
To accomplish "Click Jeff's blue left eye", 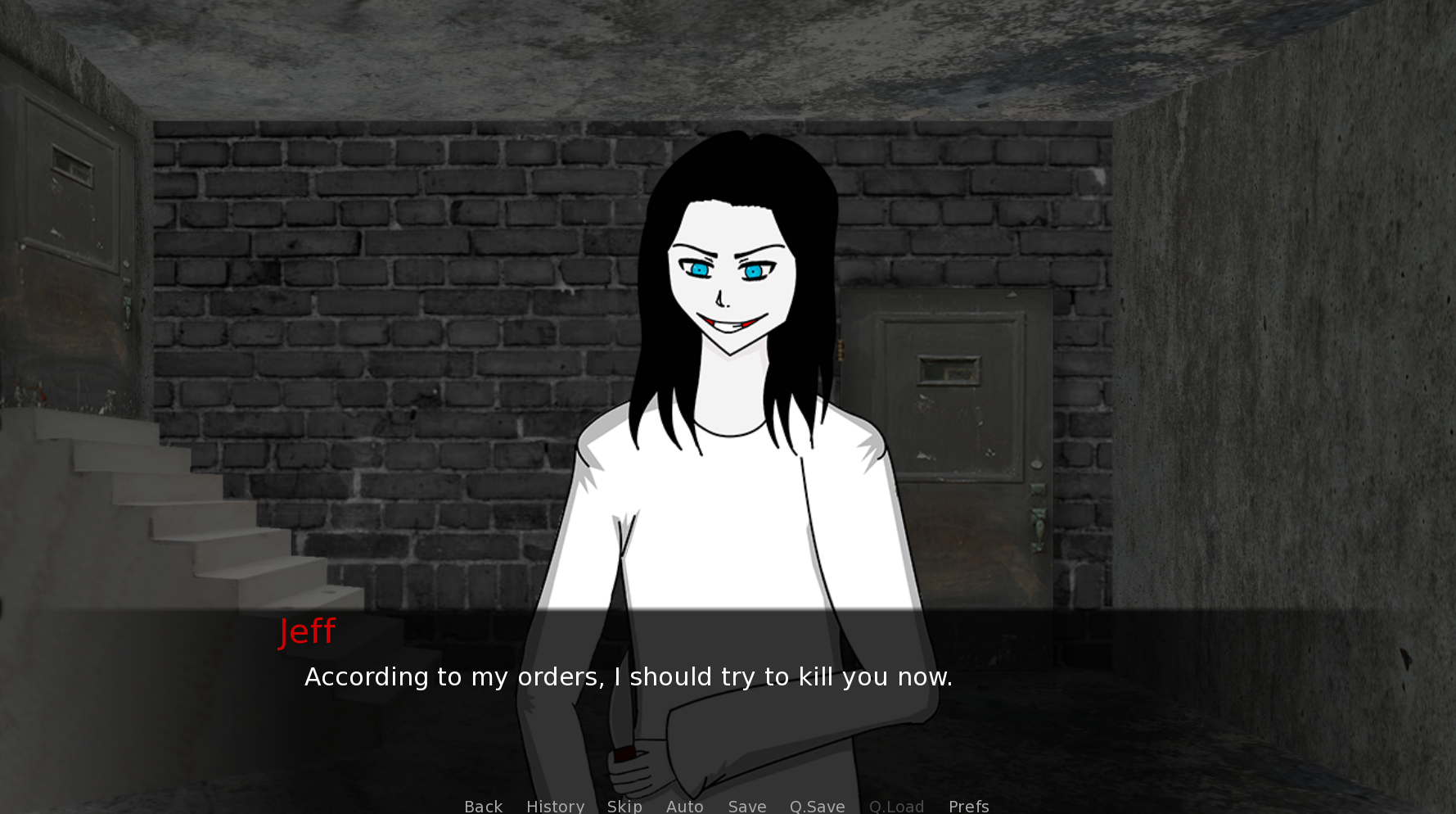I will coord(700,270).
